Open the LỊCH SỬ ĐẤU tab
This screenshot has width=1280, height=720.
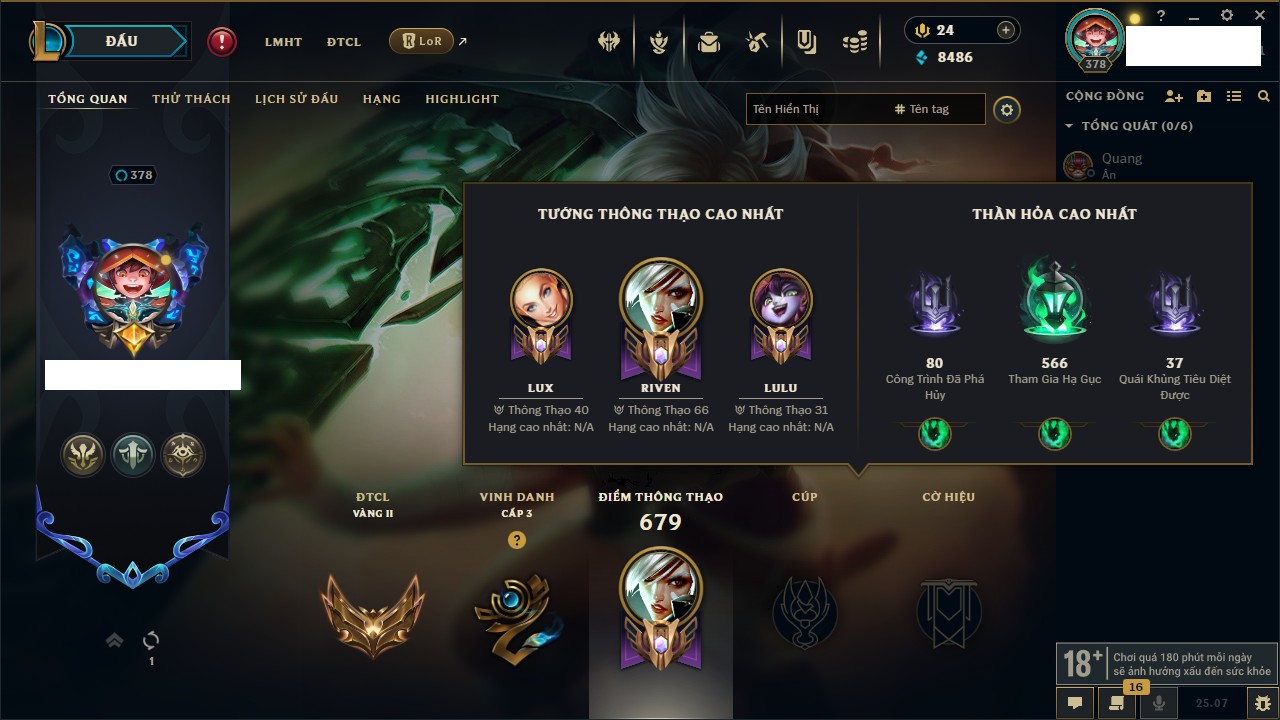pos(296,99)
